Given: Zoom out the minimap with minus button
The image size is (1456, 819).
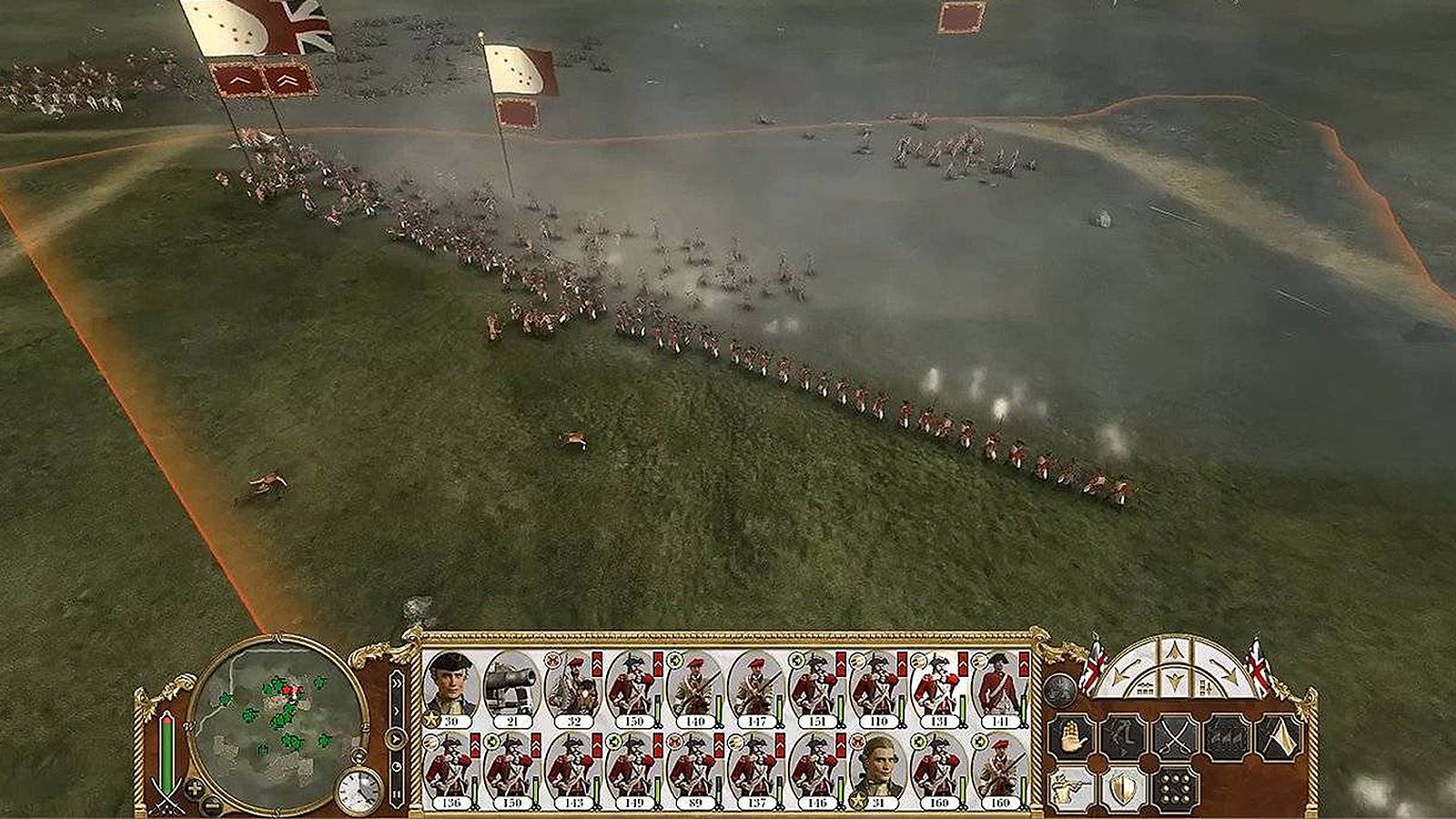Looking at the screenshot, I should coord(211,804).
